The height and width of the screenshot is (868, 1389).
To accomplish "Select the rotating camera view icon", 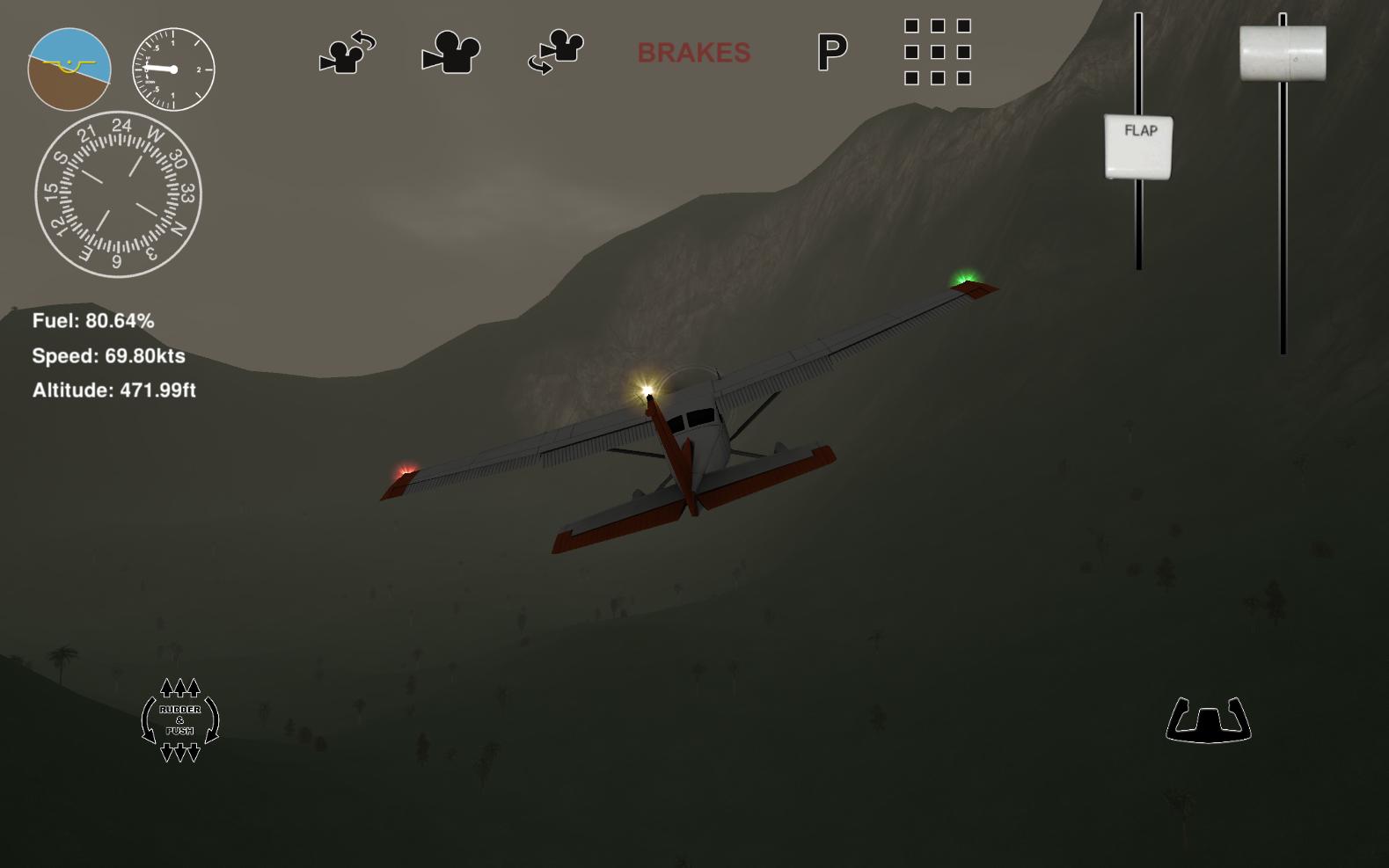I will [x=347, y=51].
